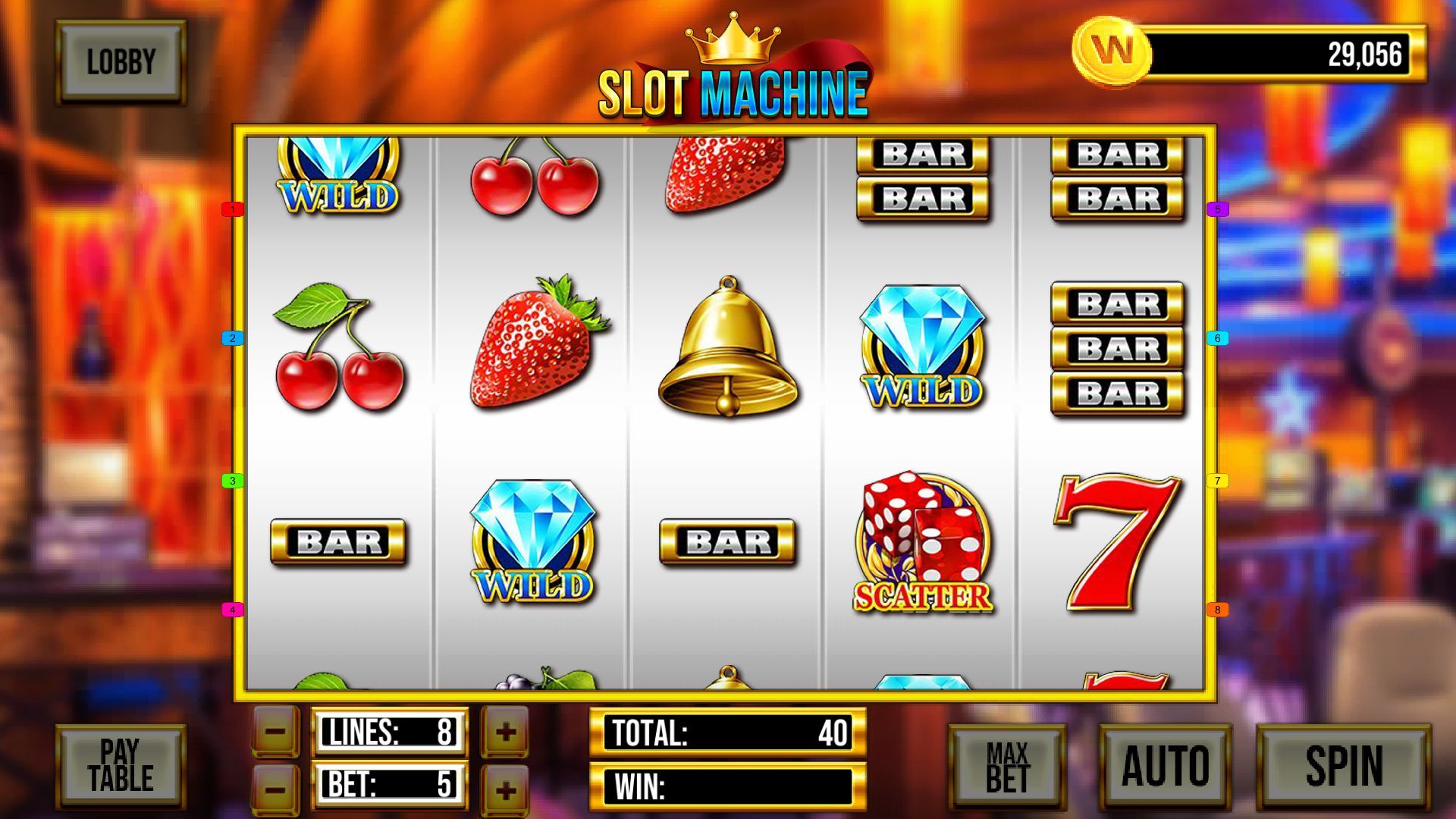
Task: Spin the slot reels
Action: (1343, 766)
